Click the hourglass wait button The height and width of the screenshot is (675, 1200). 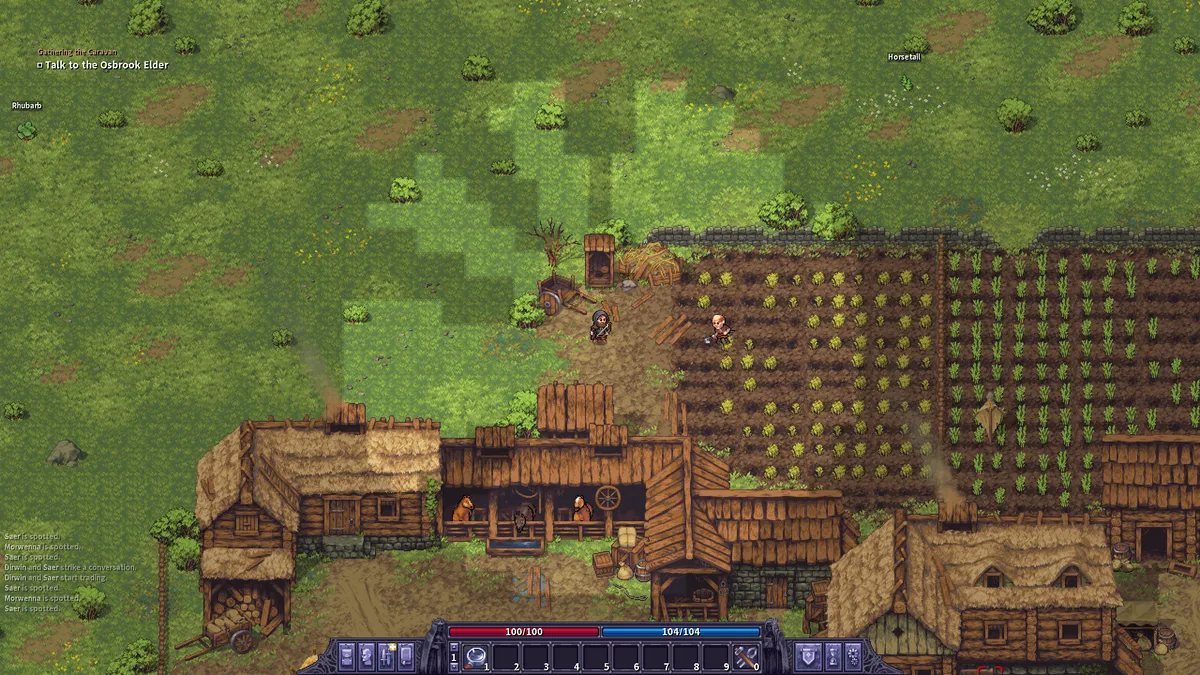click(832, 656)
